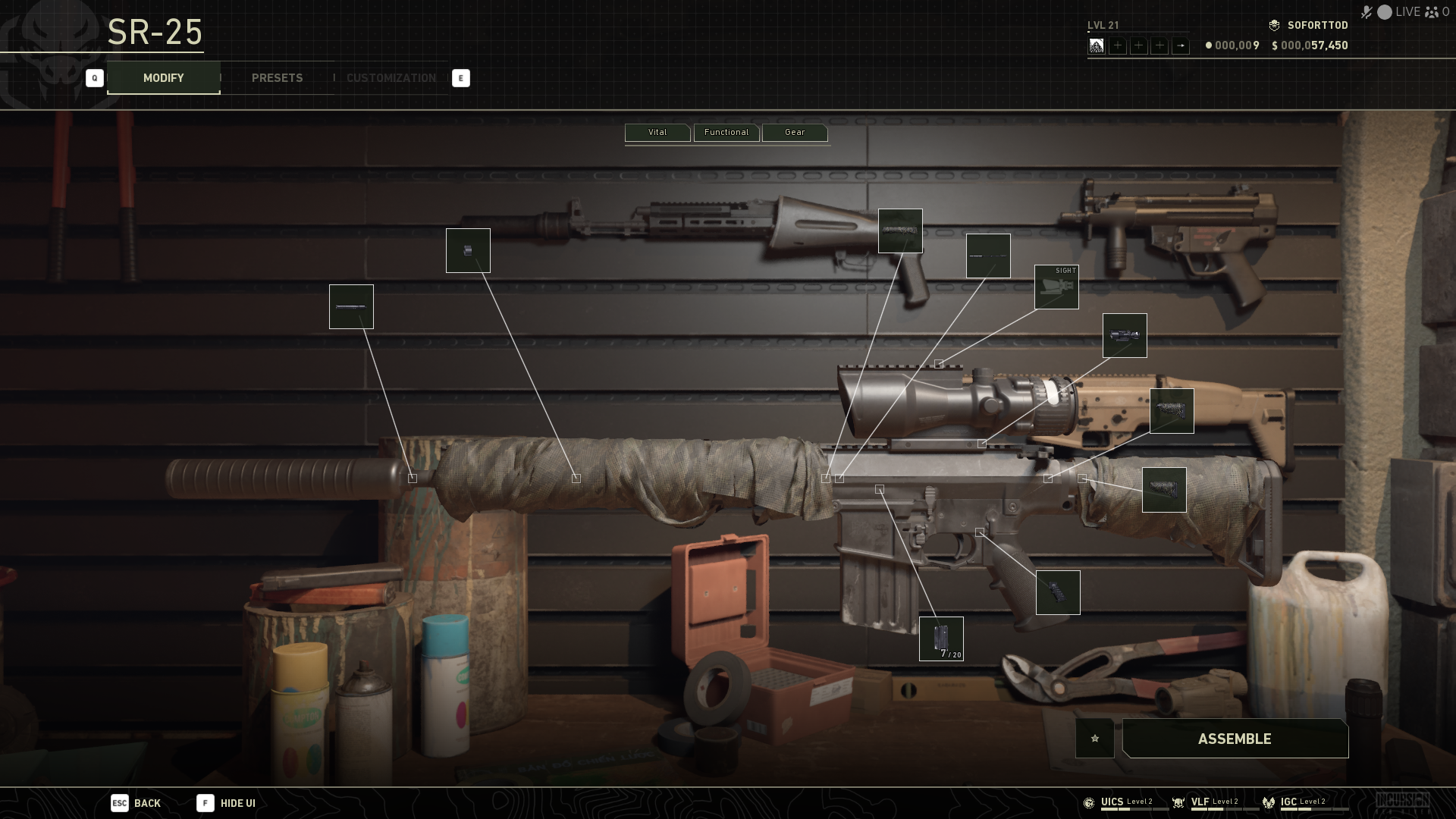
Task: Hide the UI
Action: click(x=227, y=803)
